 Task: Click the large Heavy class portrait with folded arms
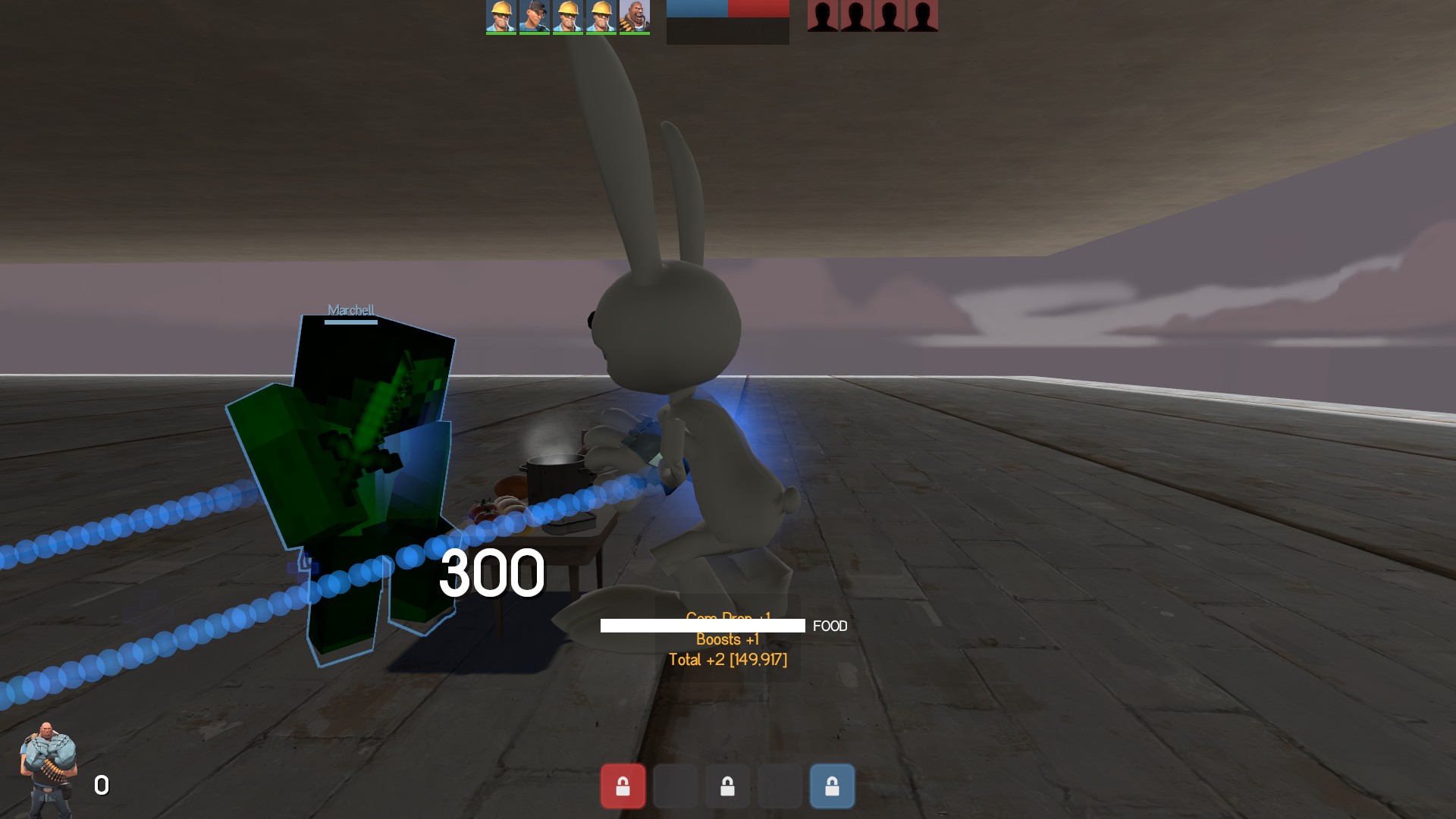tap(49, 768)
